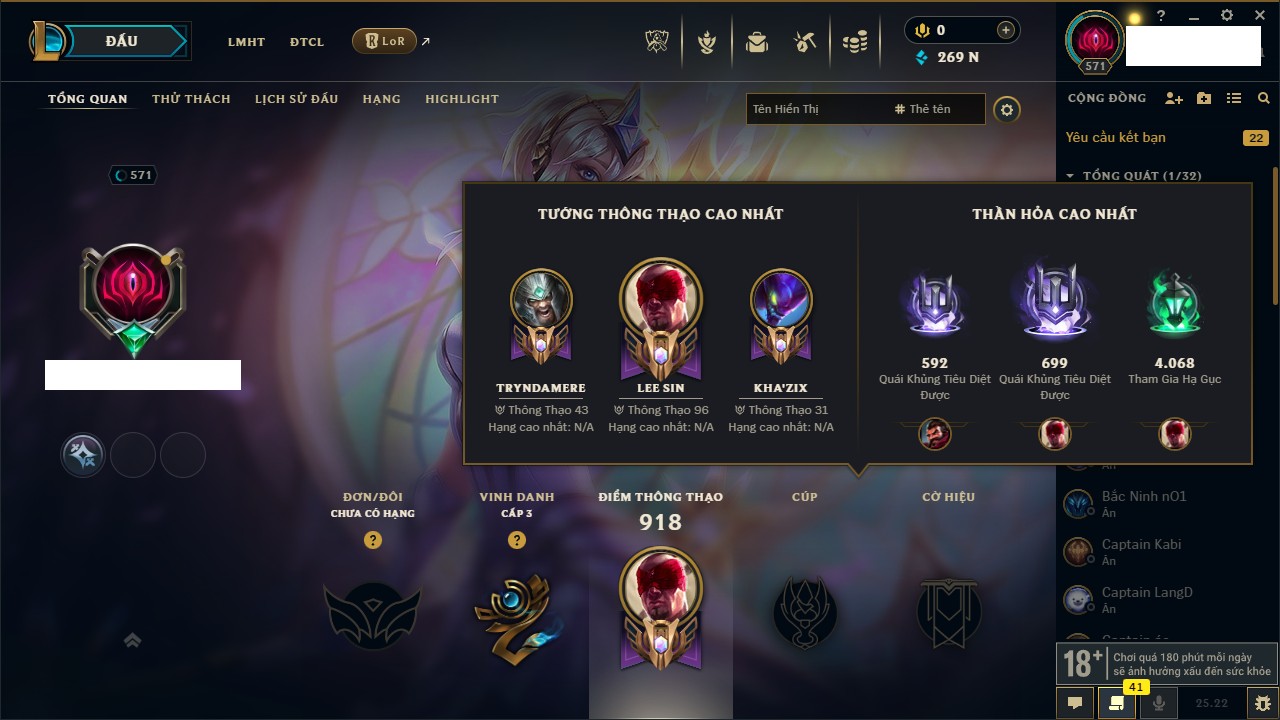Switch to the ĐTCL tab
The image size is (1280, 720).
pos(307,42)
